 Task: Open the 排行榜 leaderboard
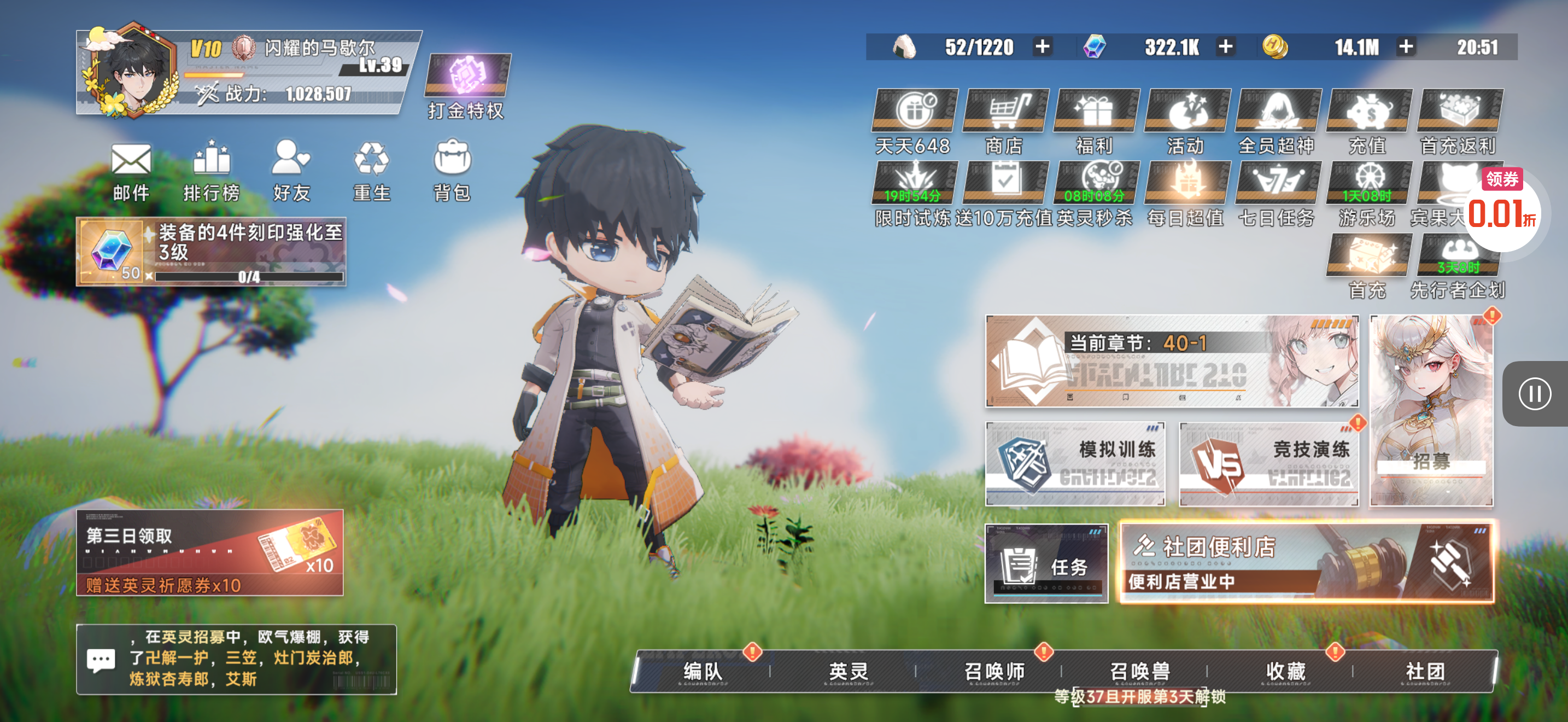tap(211, 171)
